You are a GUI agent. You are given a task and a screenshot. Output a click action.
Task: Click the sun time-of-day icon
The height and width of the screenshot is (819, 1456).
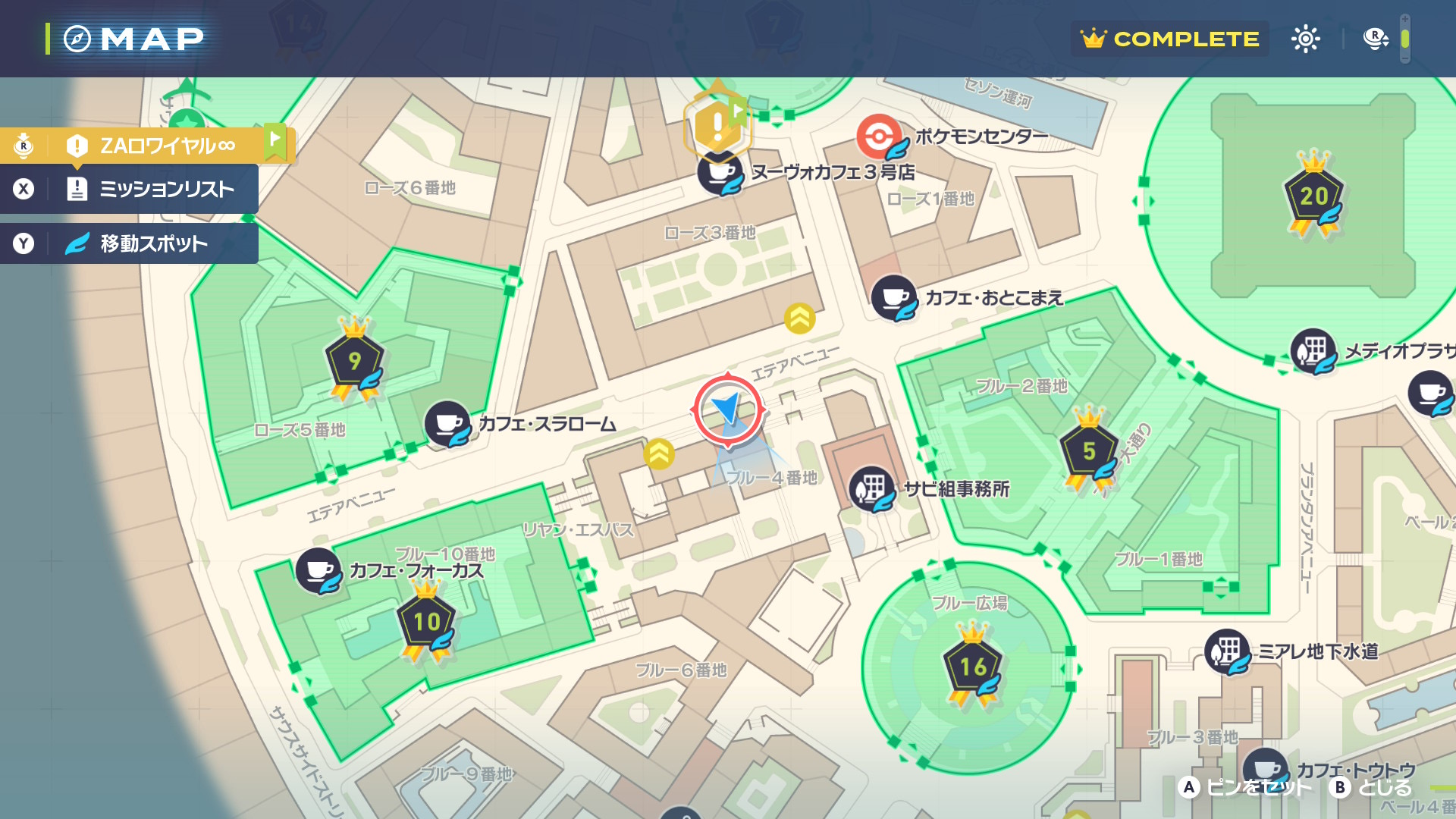1306,39
